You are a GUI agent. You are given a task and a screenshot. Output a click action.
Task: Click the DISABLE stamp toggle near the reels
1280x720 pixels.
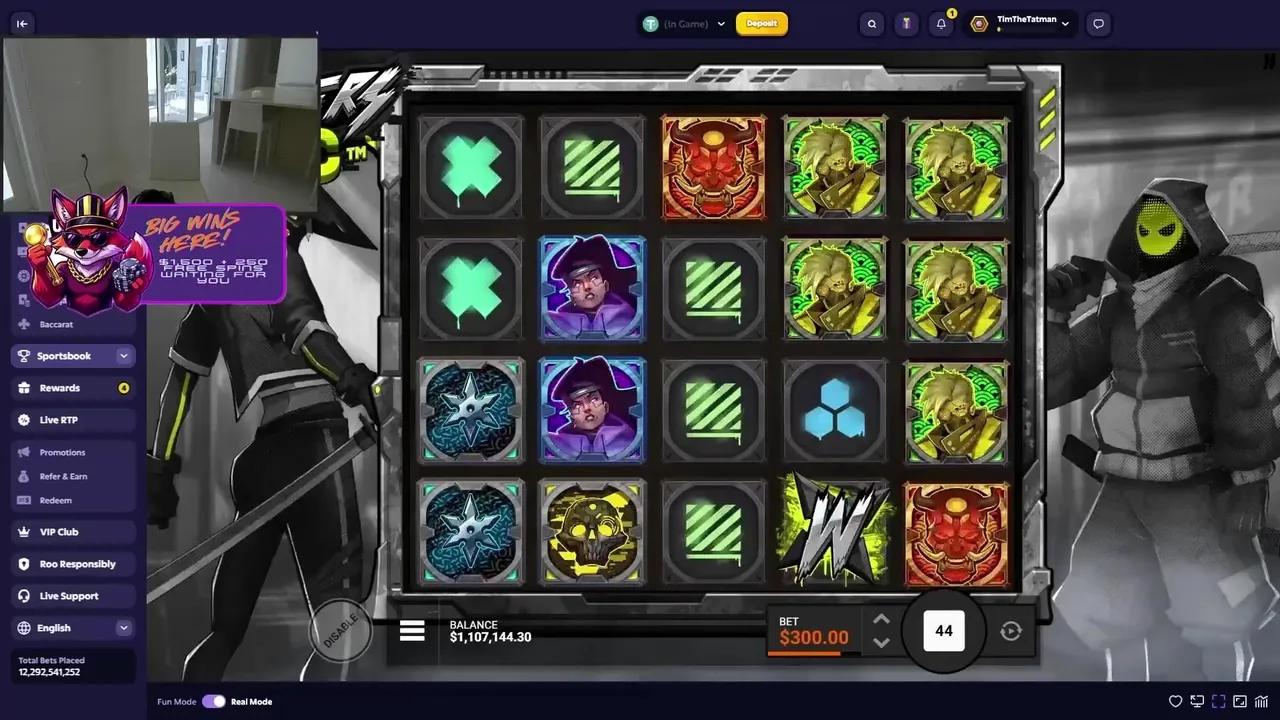point(343,630)
